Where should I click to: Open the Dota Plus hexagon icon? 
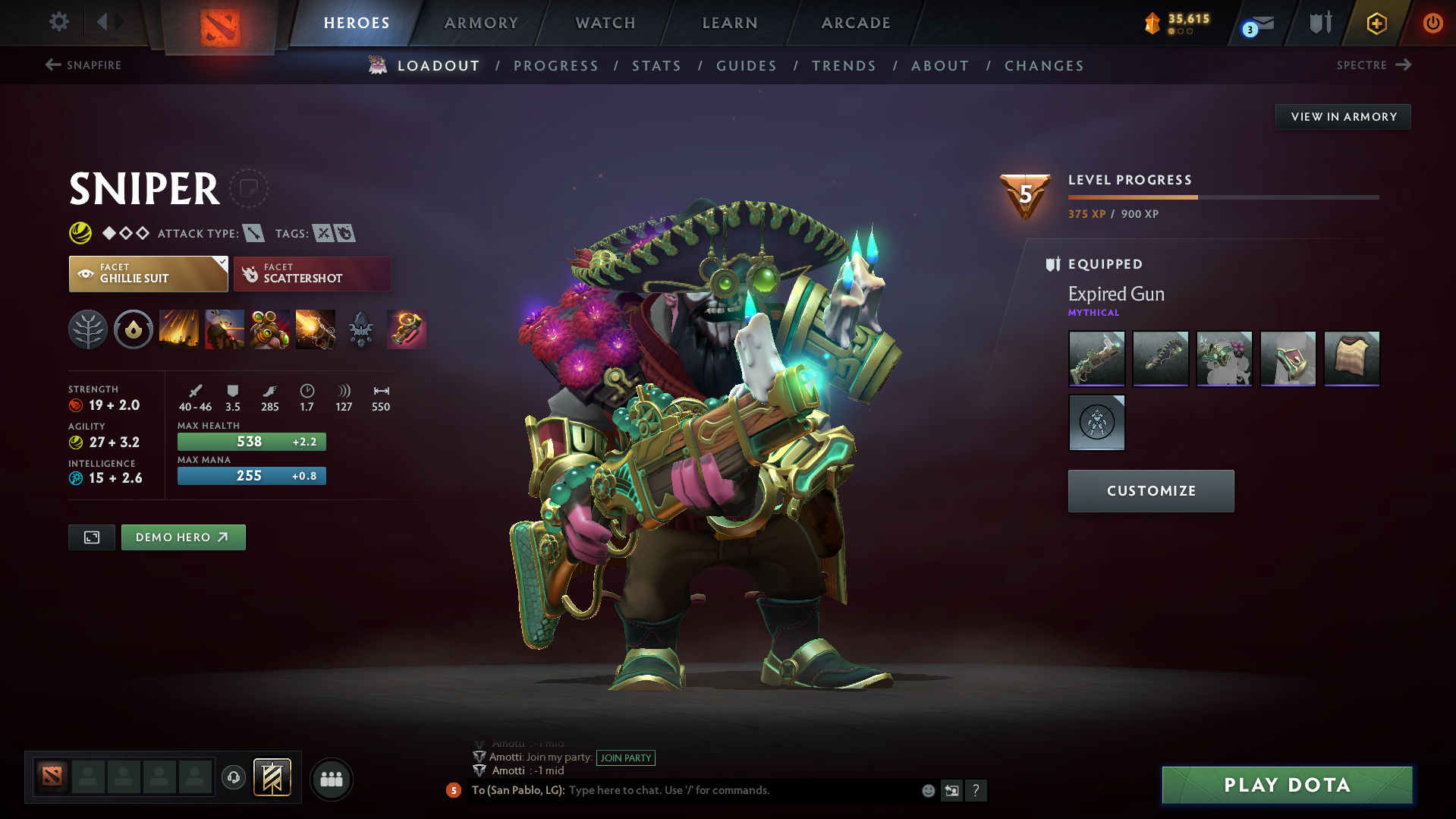1376,23
